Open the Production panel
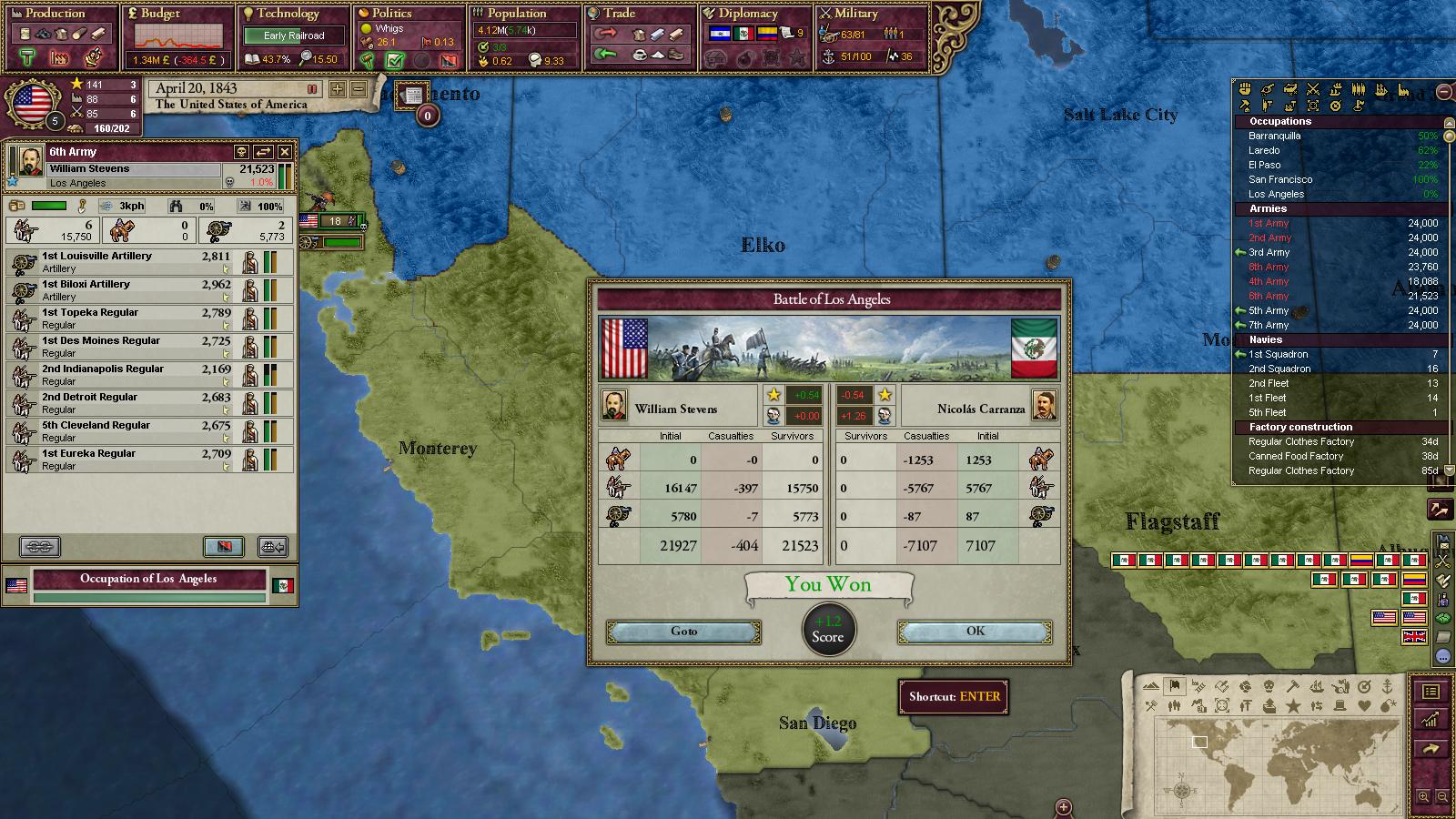1456x819 pixels. click(55, 14)
